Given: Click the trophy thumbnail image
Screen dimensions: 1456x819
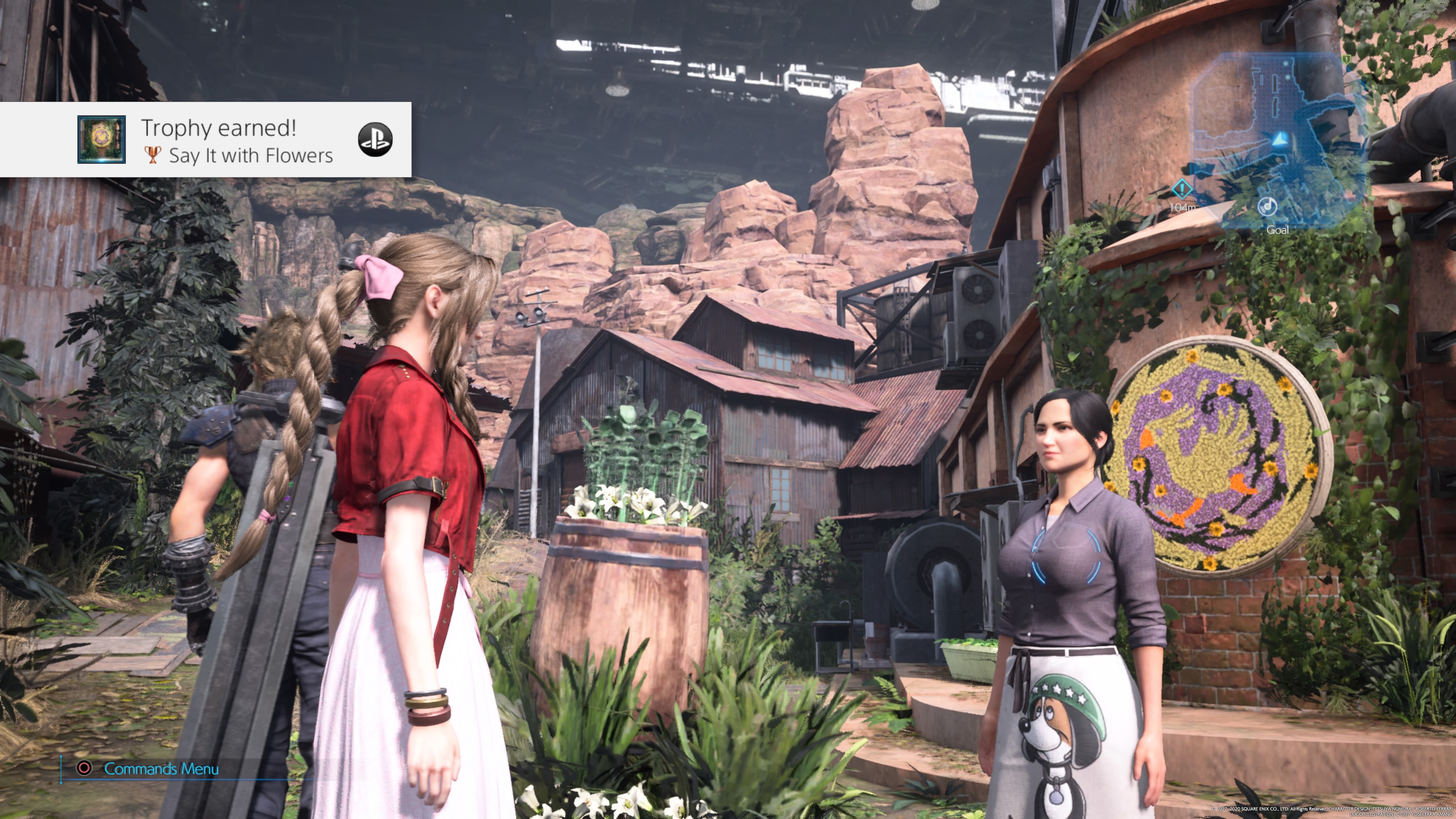Looking at the screenshot, I should [x=102, y=140].
